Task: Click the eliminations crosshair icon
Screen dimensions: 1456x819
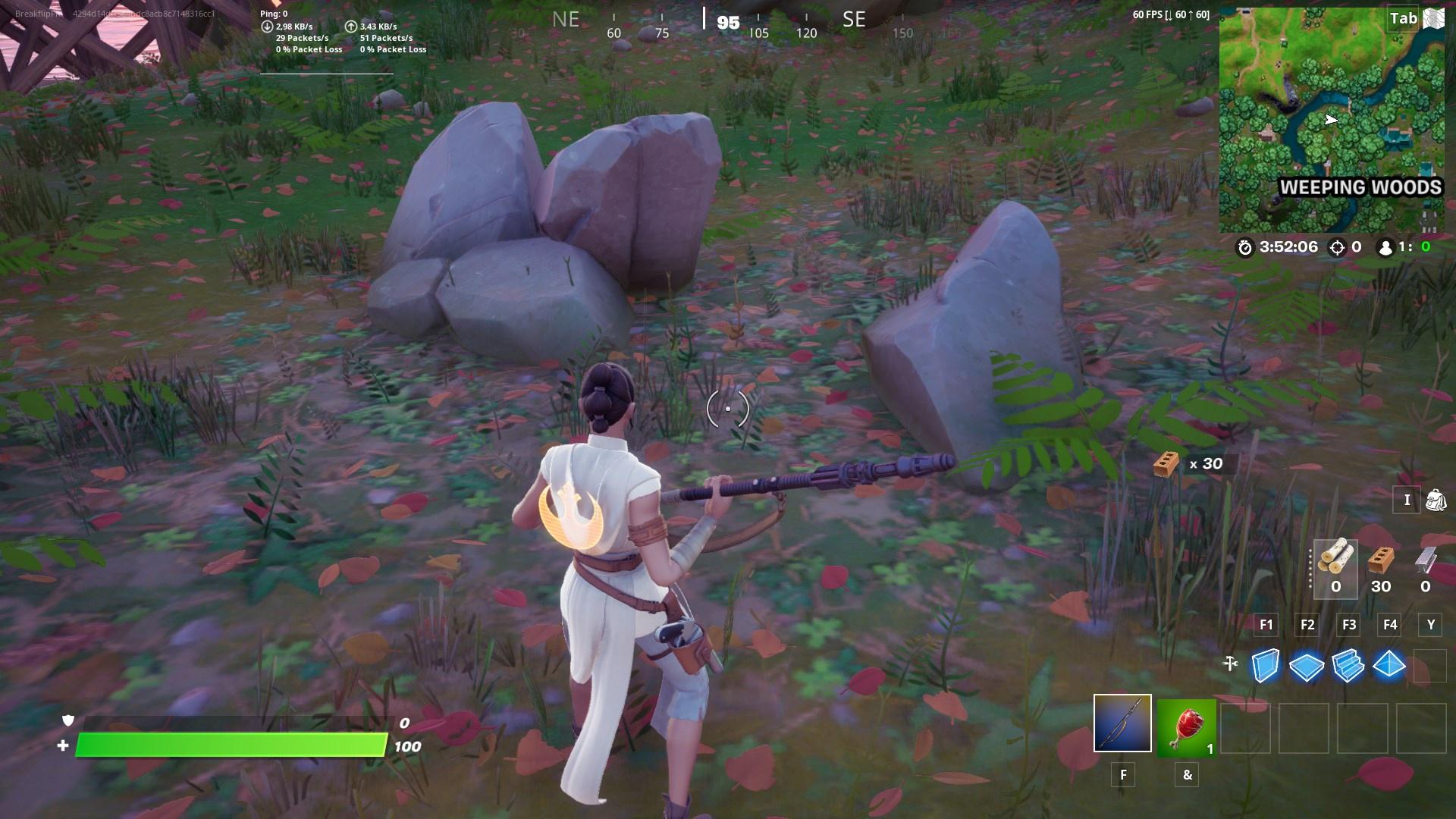Action: click(1337, 247)
